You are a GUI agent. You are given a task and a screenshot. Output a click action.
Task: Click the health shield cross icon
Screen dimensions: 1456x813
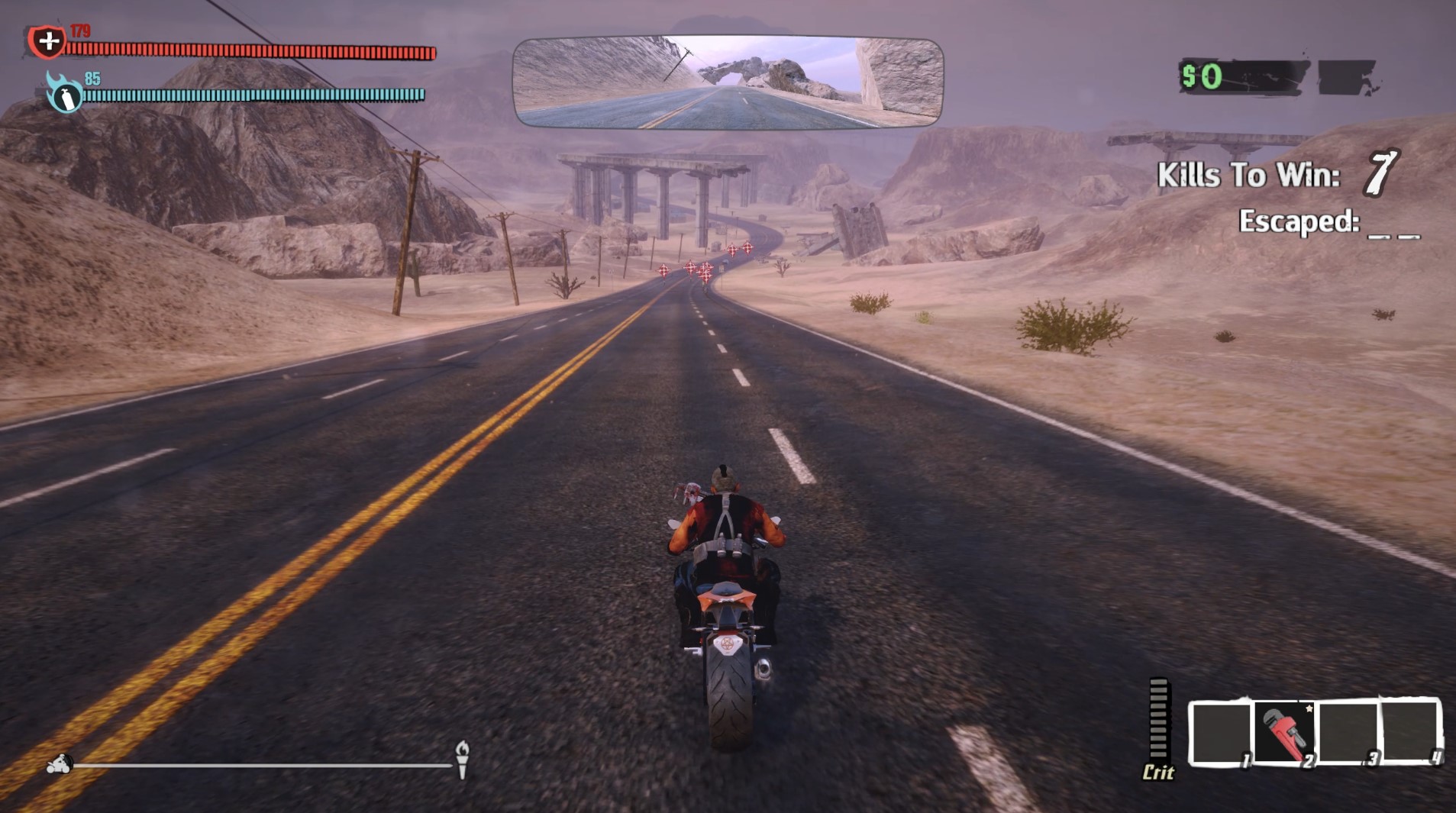click(49, 40)
